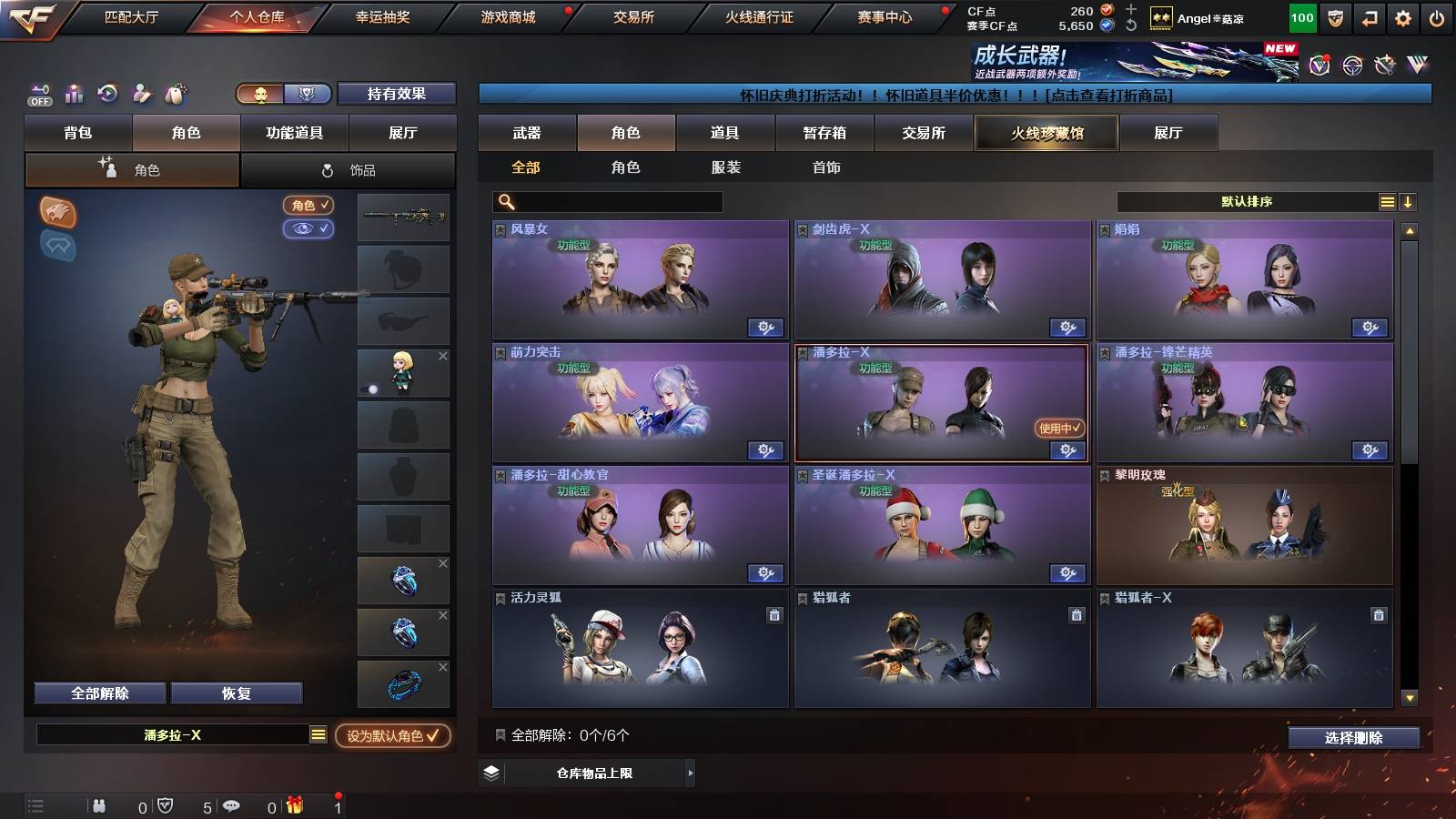Click the 选择删除 button bottom right
1456x819 pixels.
pyautogui.click(x=1353, y=737)
